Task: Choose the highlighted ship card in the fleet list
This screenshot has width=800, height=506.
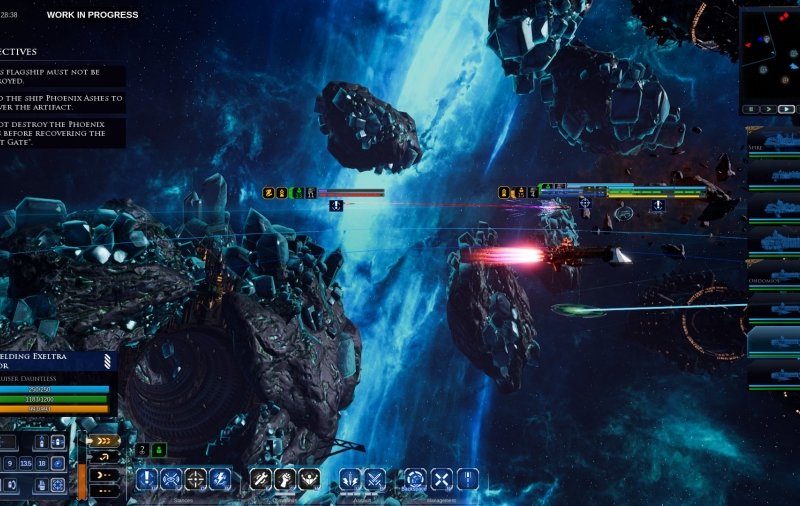Action: click(774, 341)
